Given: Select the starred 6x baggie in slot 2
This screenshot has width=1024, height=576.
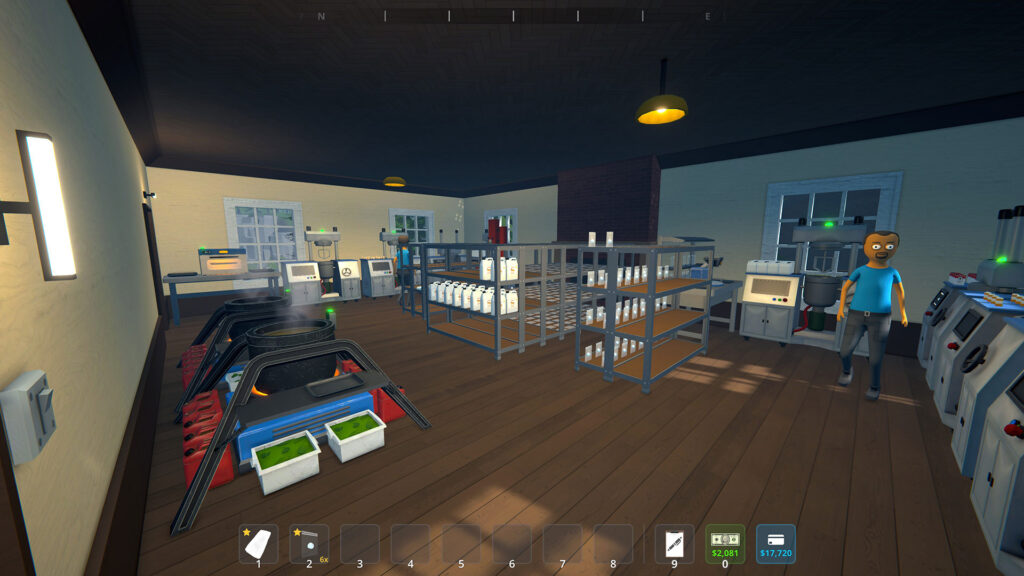Looking at the screenshot, I should [309, 544].
